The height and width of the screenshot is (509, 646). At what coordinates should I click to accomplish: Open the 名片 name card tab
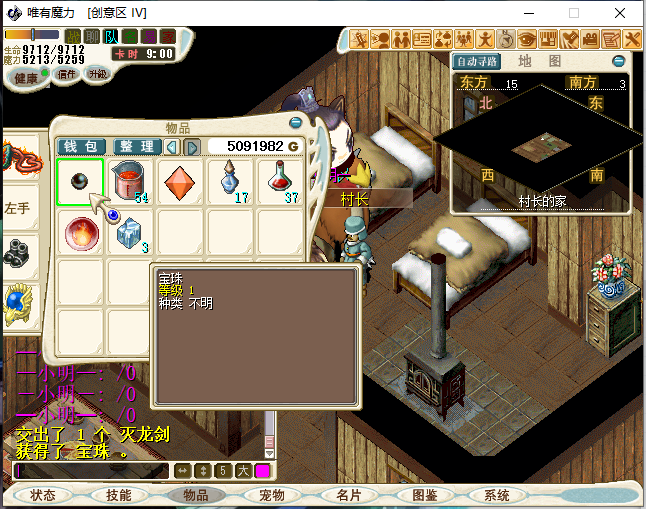(348, 495)
